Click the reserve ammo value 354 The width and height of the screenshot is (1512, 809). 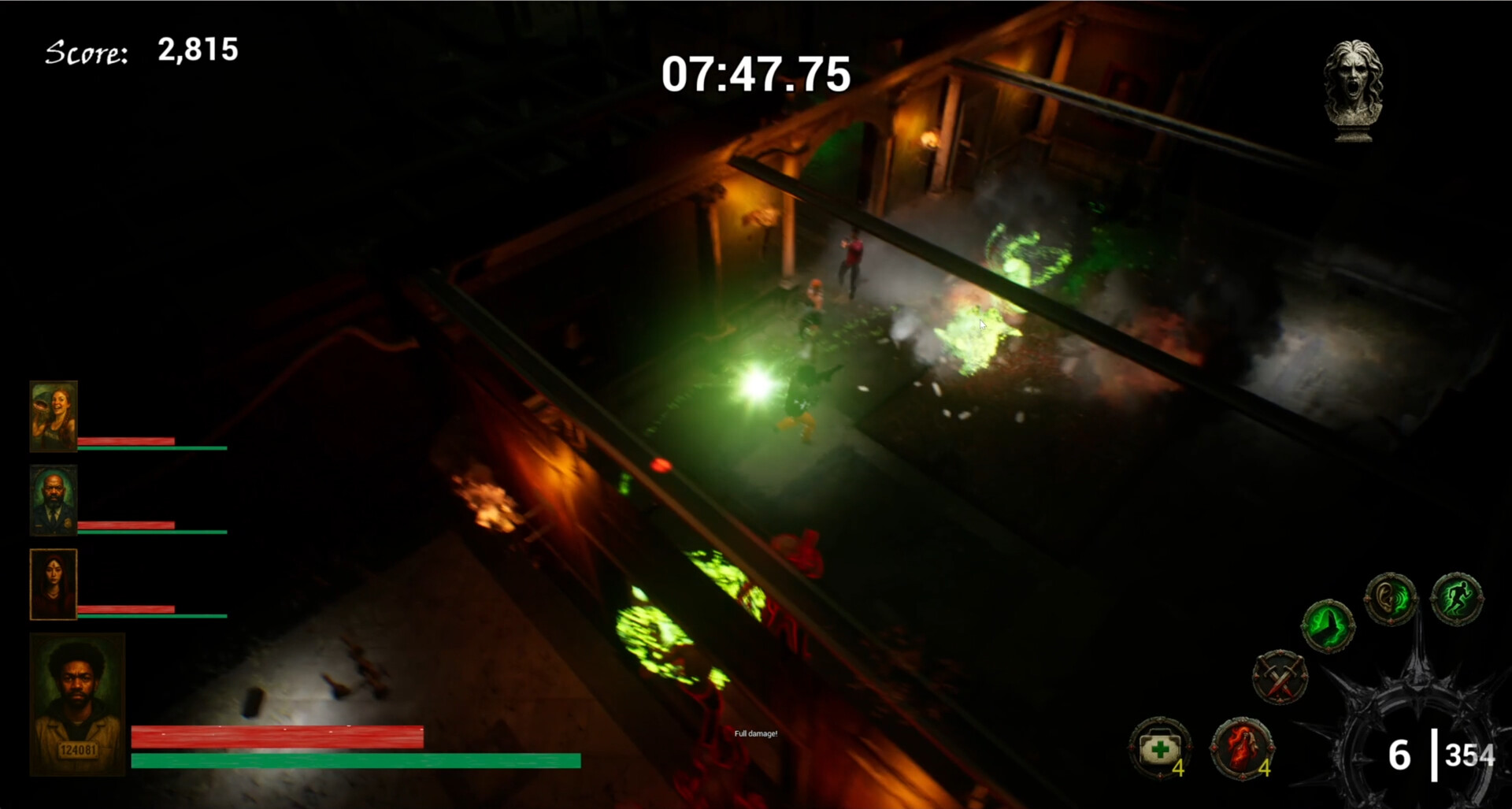coord(1469,755)
